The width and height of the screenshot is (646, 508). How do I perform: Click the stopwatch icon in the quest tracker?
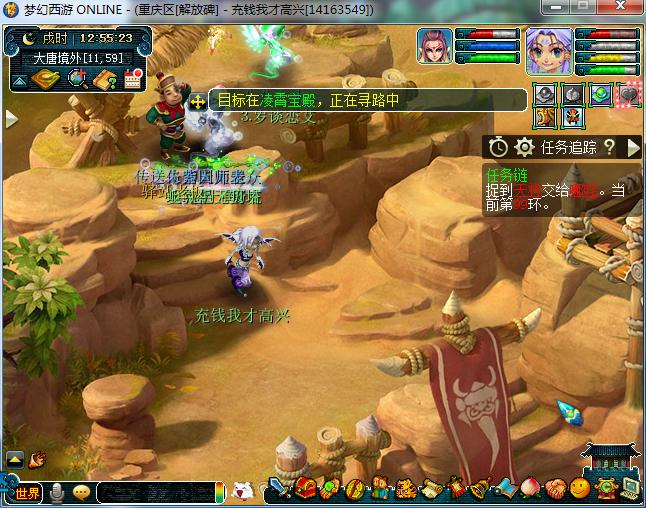[x=498, y=147]
